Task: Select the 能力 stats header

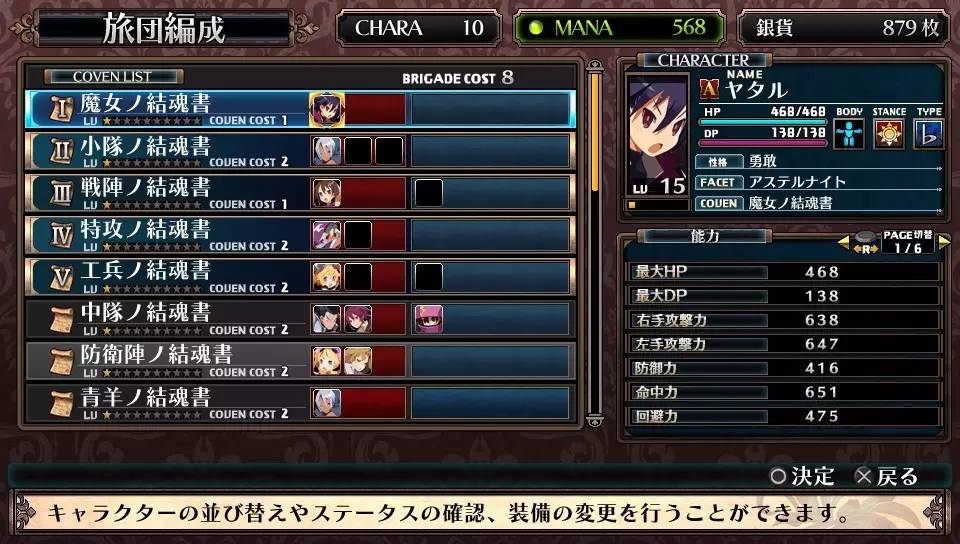Action: [707, 236]
